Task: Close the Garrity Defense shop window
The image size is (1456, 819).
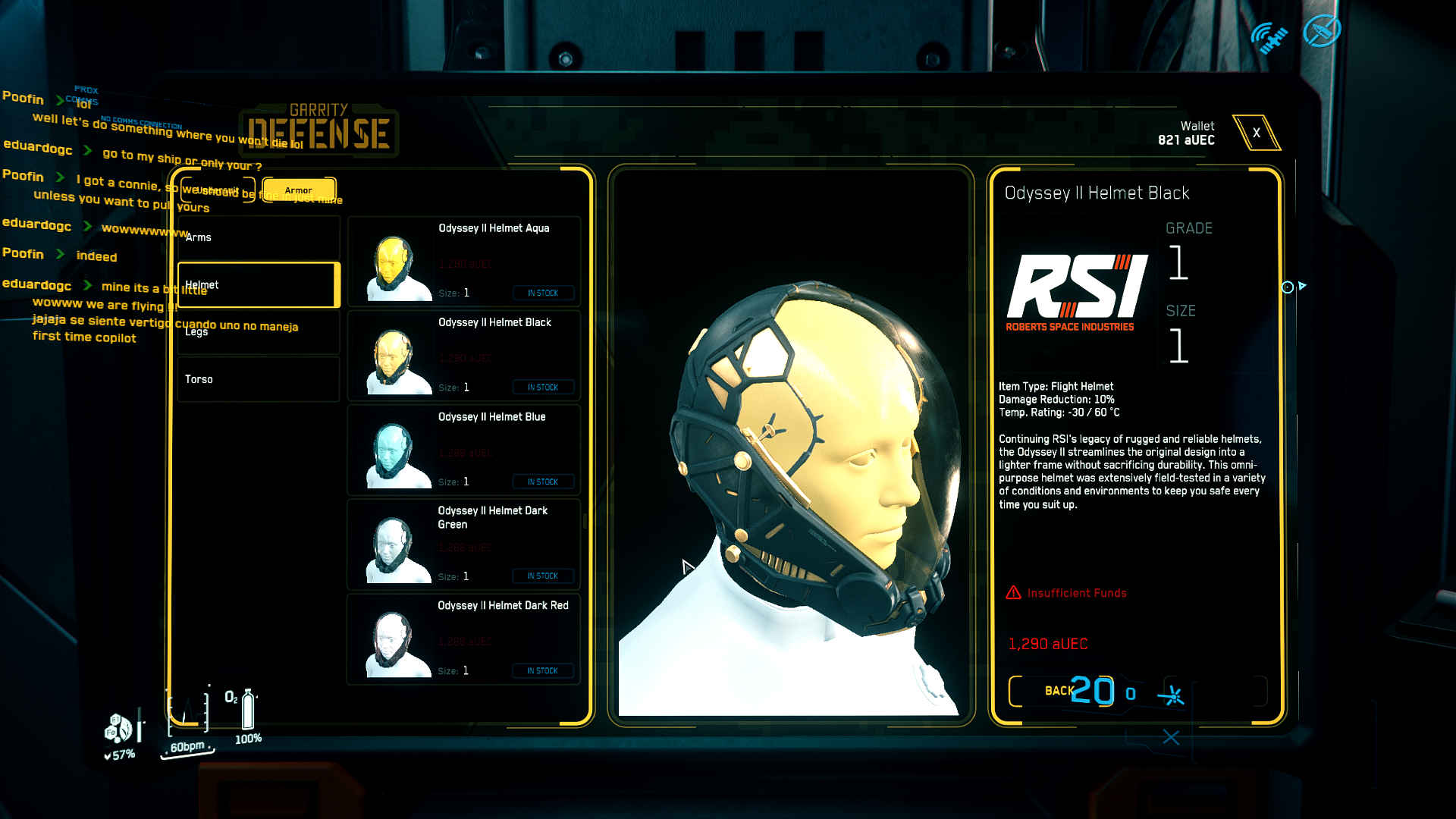Action: pos(1256,133)
